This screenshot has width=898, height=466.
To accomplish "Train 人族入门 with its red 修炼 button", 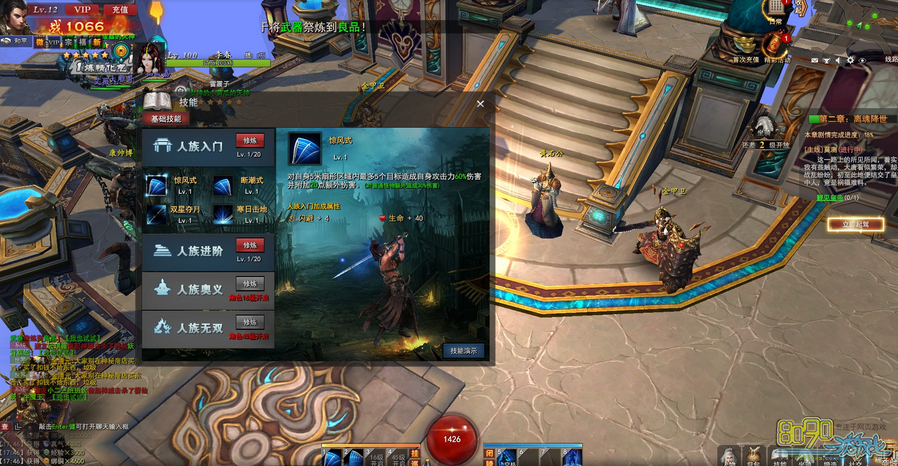I will tap(249, 140).
